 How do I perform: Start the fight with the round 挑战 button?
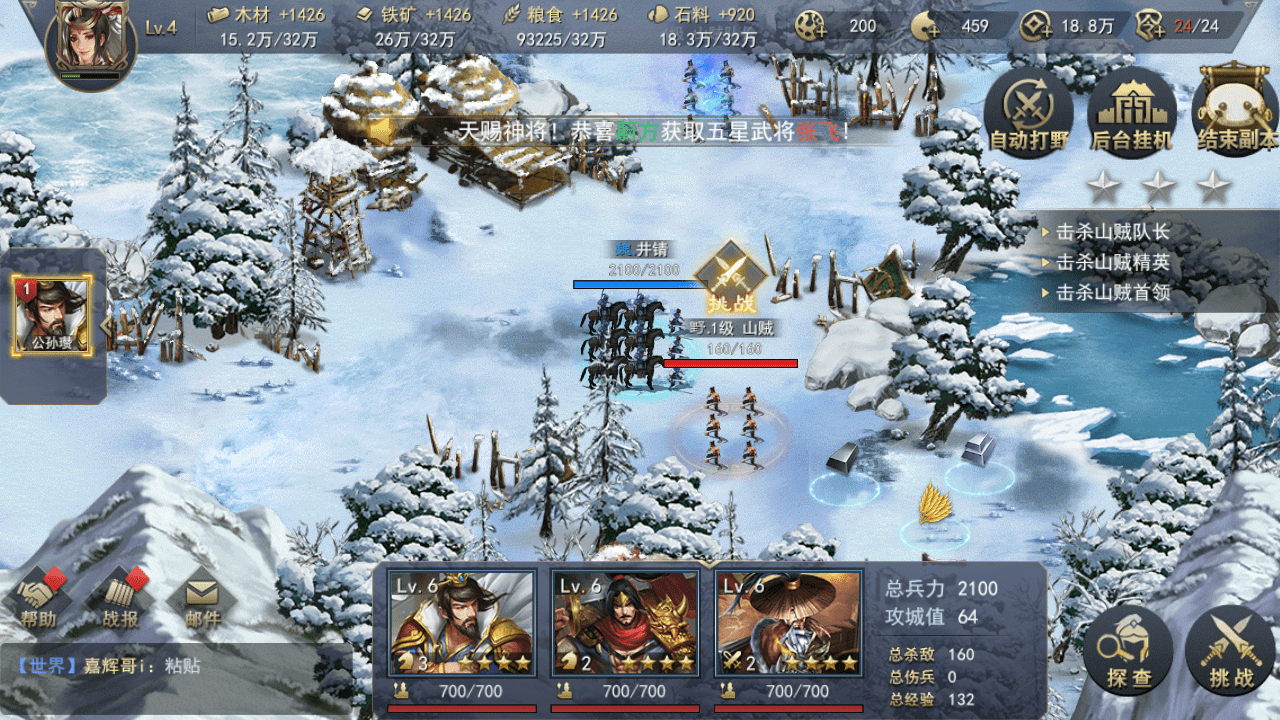coord(1230,652)
